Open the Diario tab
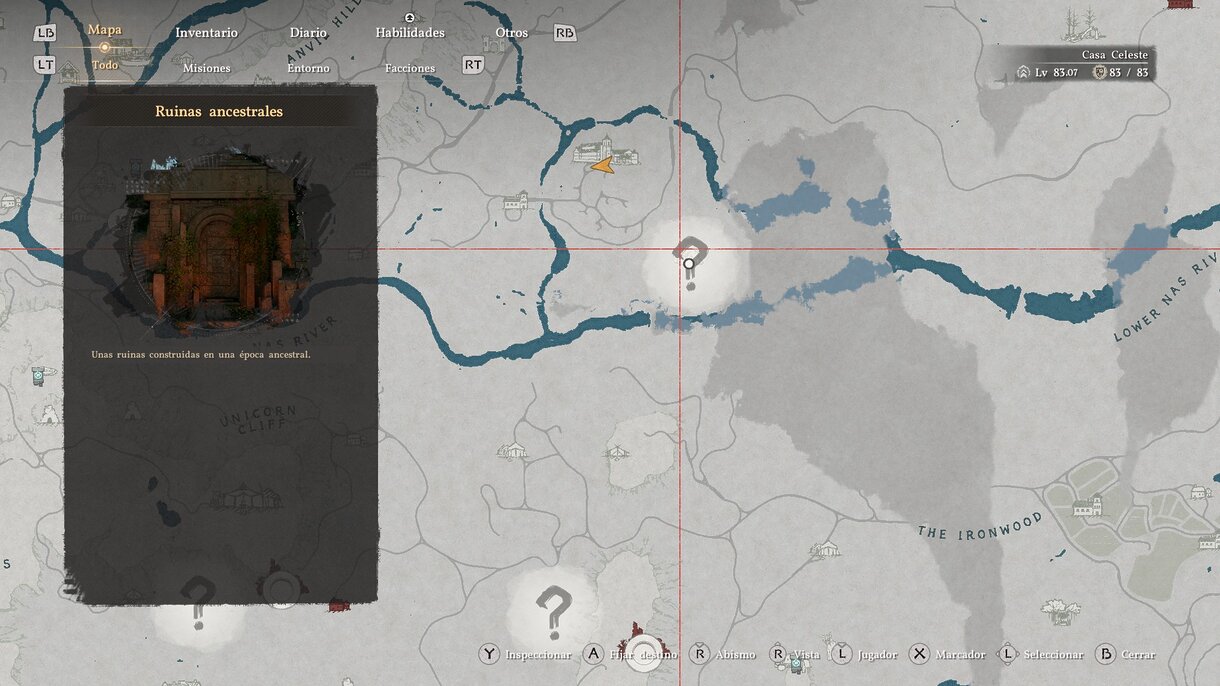Screen dimensions: 1220x686 point(308,33)
